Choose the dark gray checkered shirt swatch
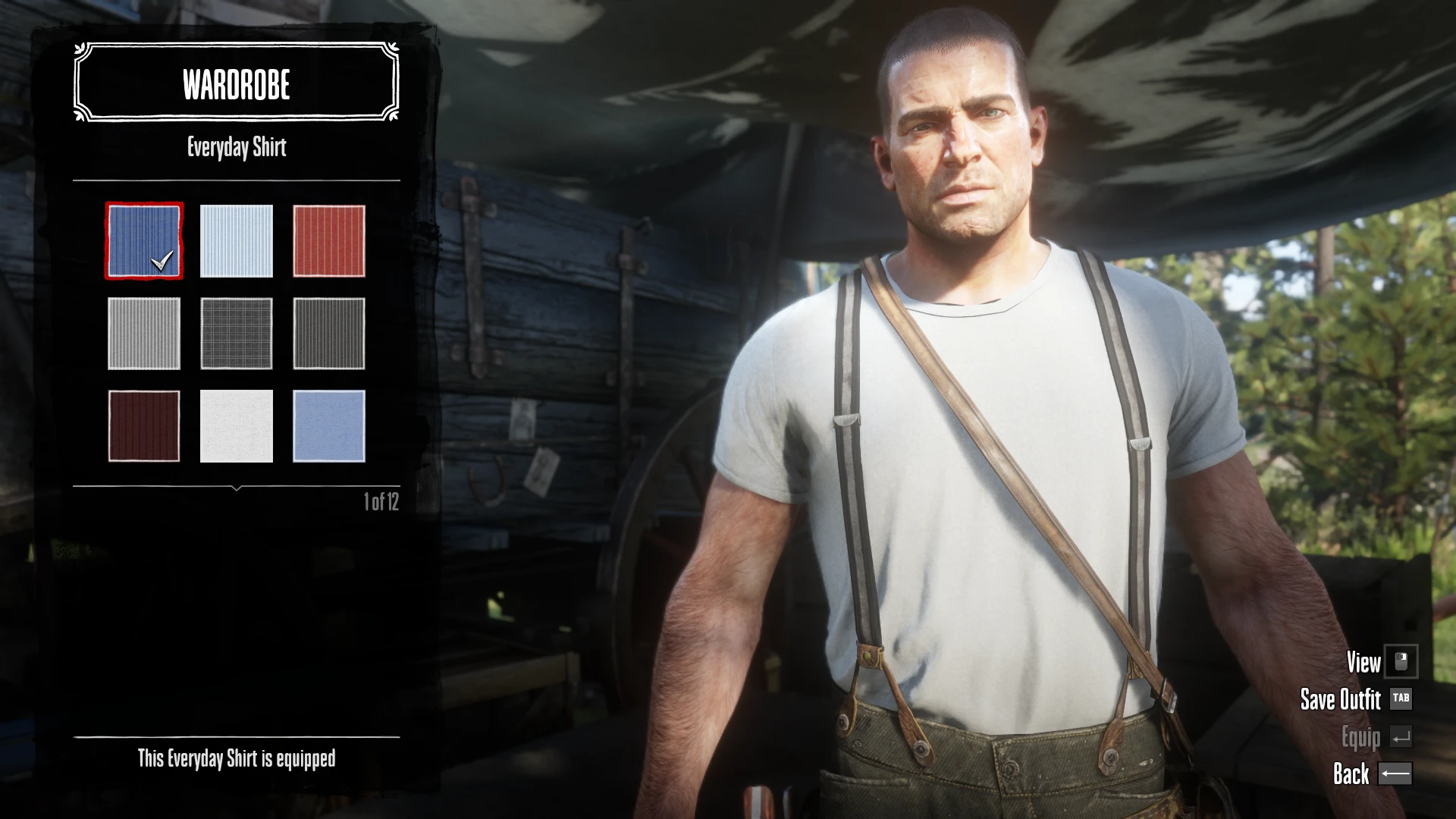The image size is (1456, 819). pos(237,334)
